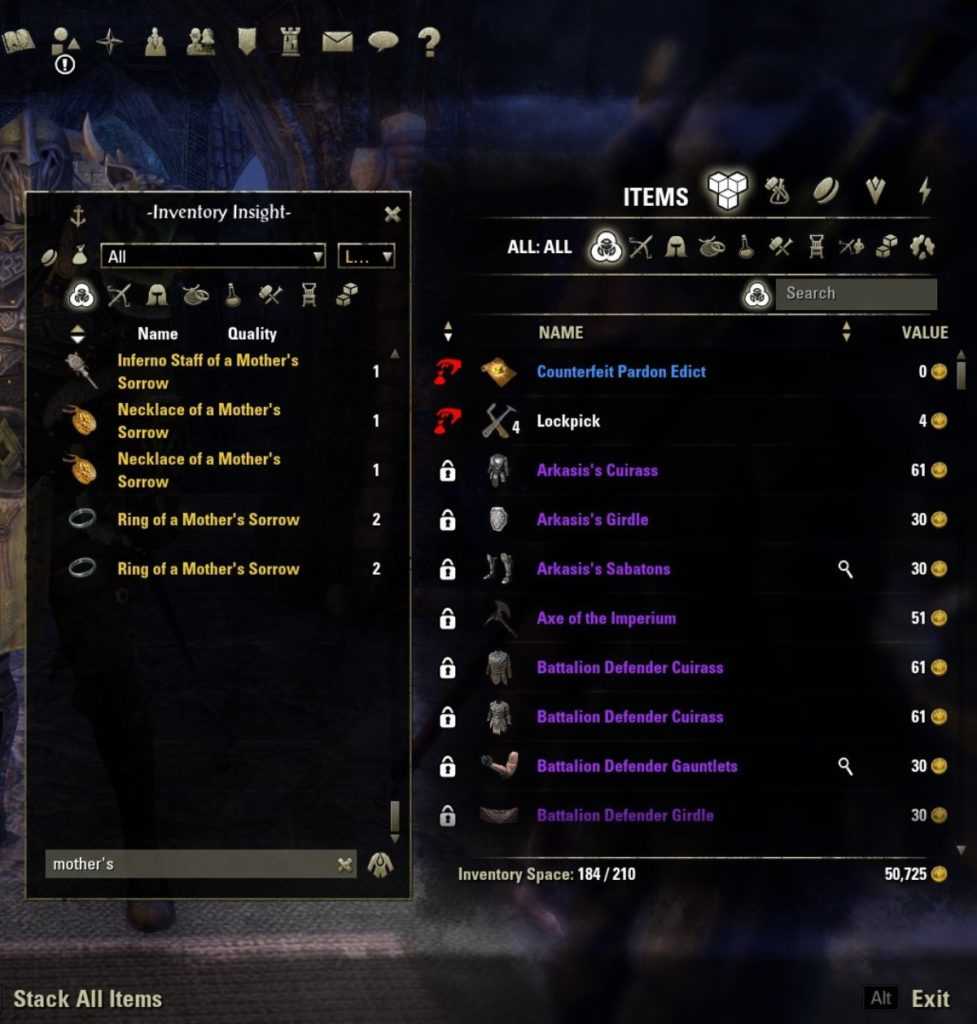Click the Lockpick inventory row
This screenshot has height=1024, width=977.
(568, 421)
